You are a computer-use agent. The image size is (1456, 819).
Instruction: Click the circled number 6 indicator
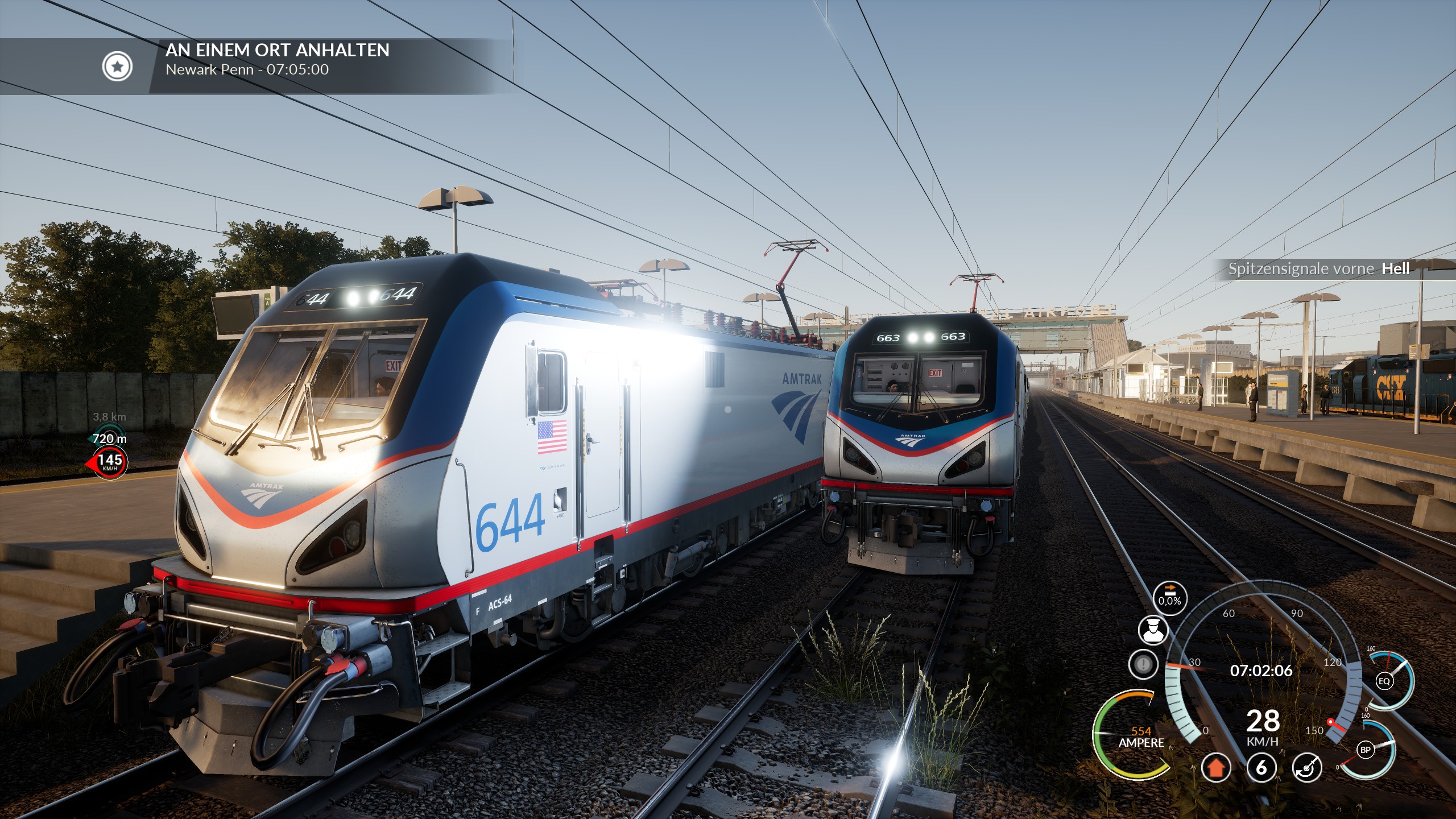pyautogui.click(x=1261, y=768)
